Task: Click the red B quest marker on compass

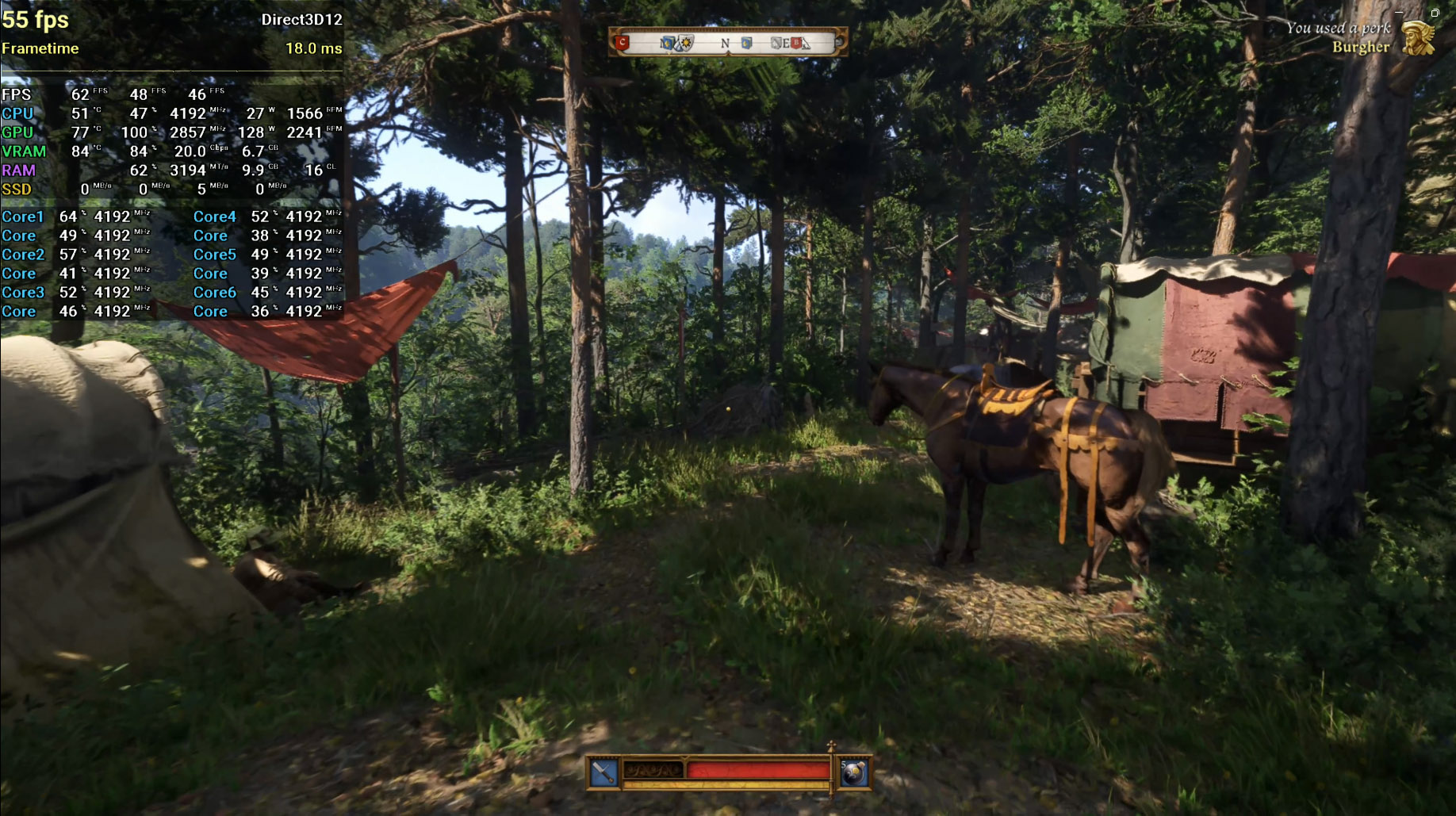Action: [795, 43]
